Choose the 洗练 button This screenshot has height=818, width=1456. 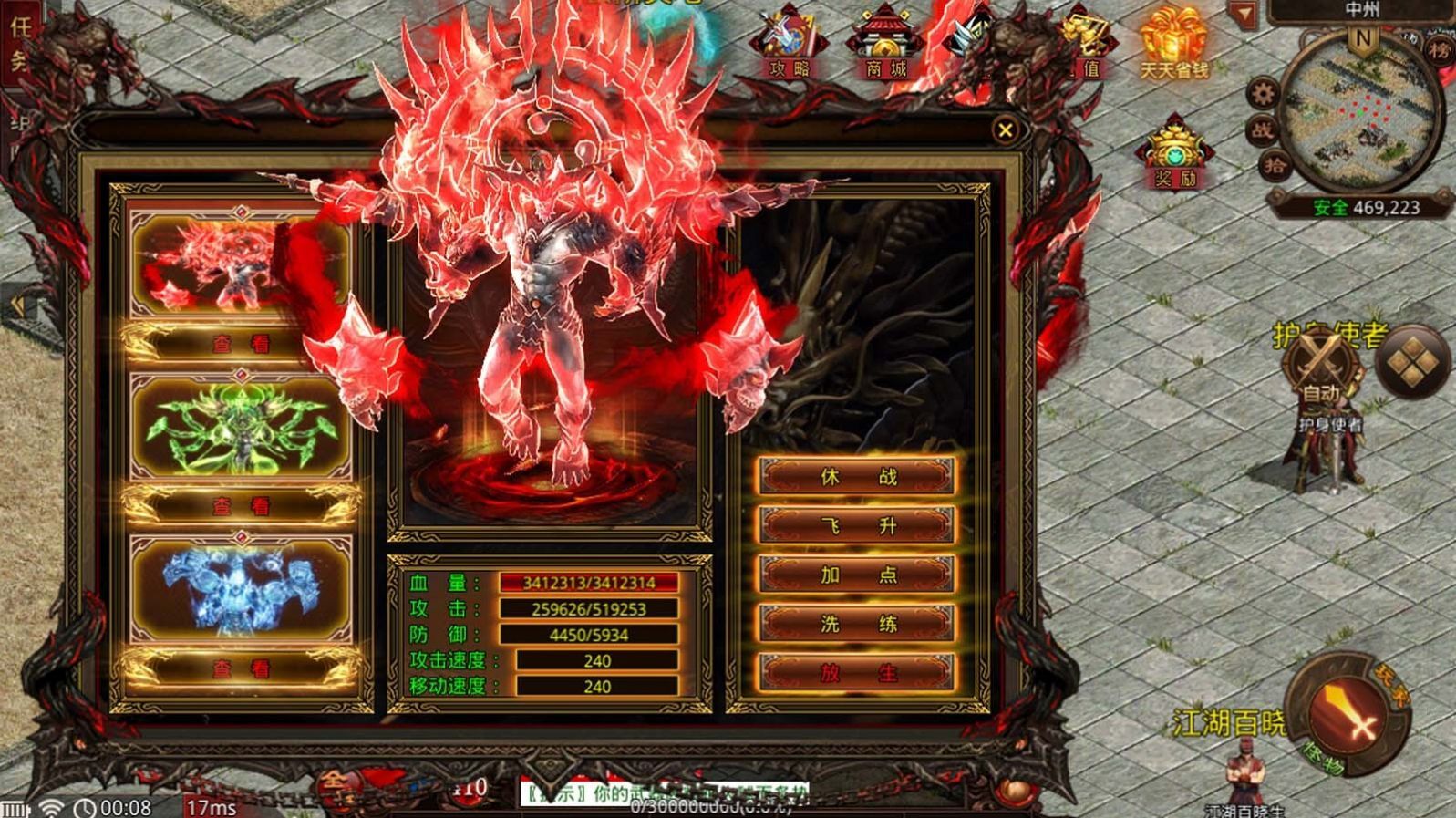pos(857,625)
